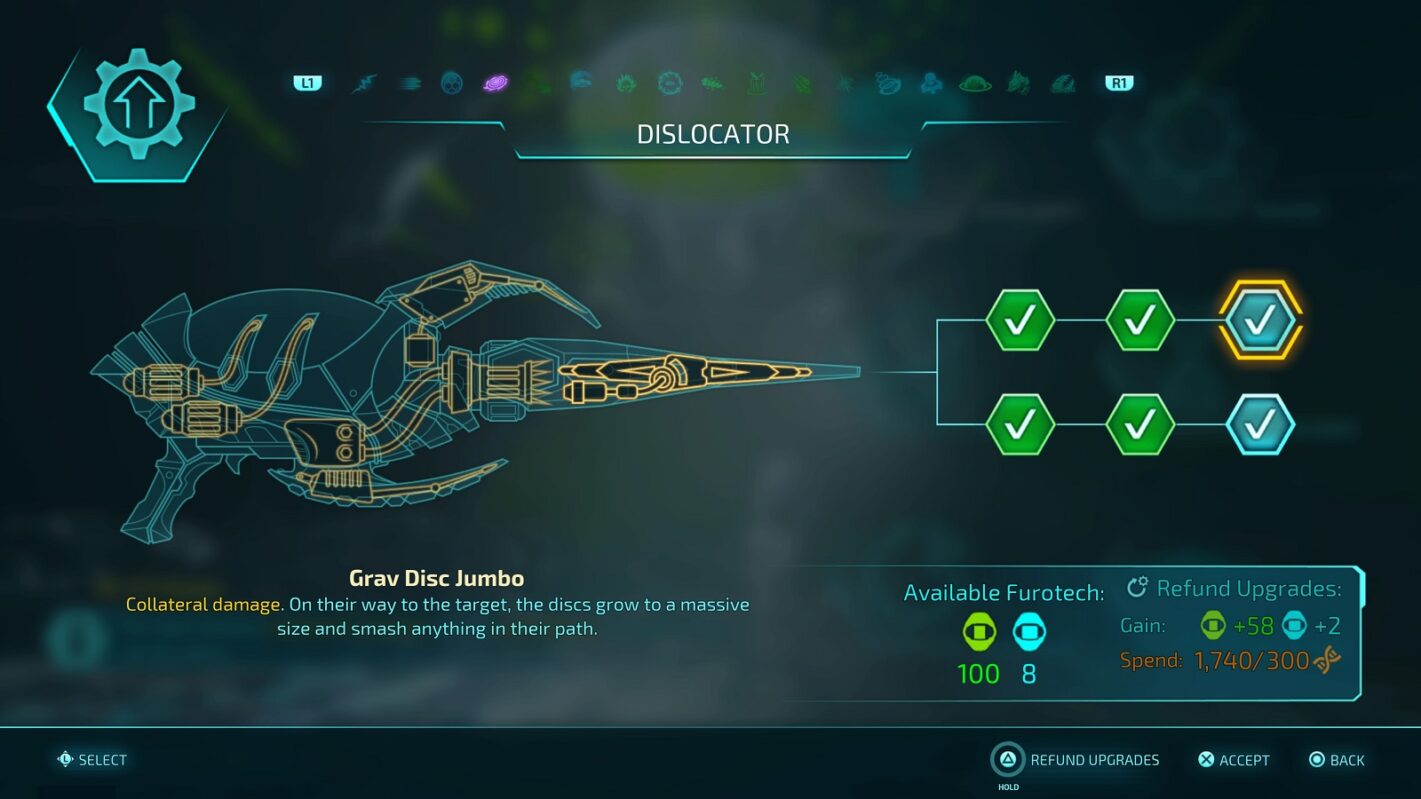Viewport: 1421px width, 799px height.
Task: Switch to the lightning bolt weapon icon
Action: pos(364,83)
